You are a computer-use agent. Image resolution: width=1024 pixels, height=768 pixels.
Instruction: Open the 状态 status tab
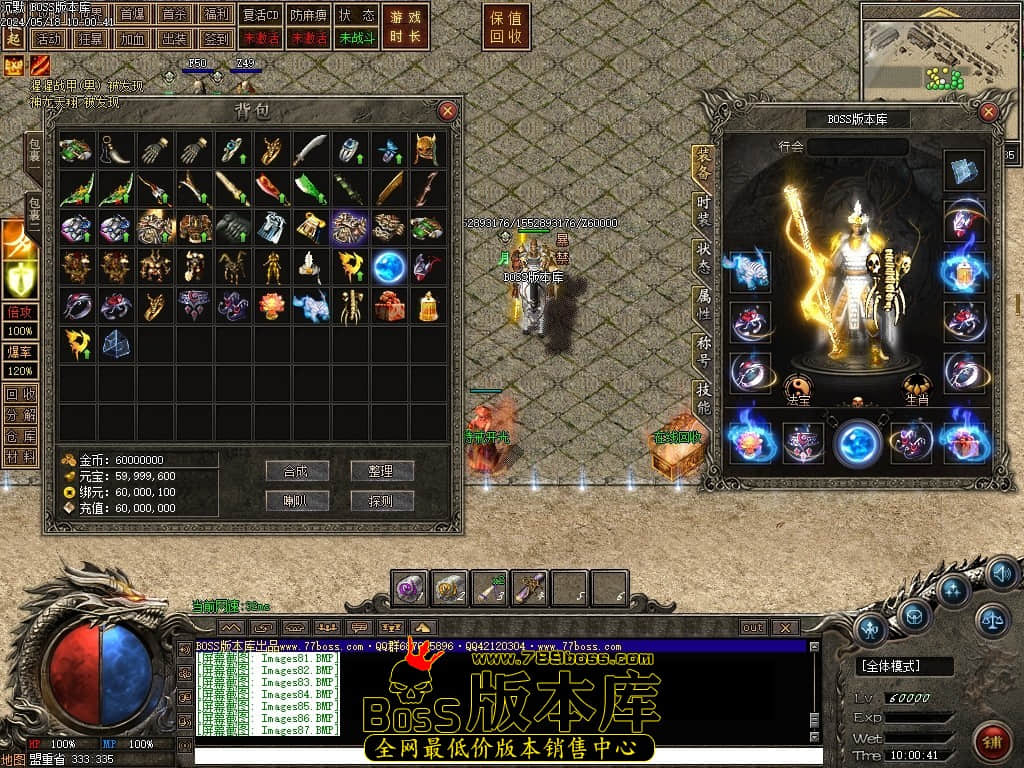704,257
